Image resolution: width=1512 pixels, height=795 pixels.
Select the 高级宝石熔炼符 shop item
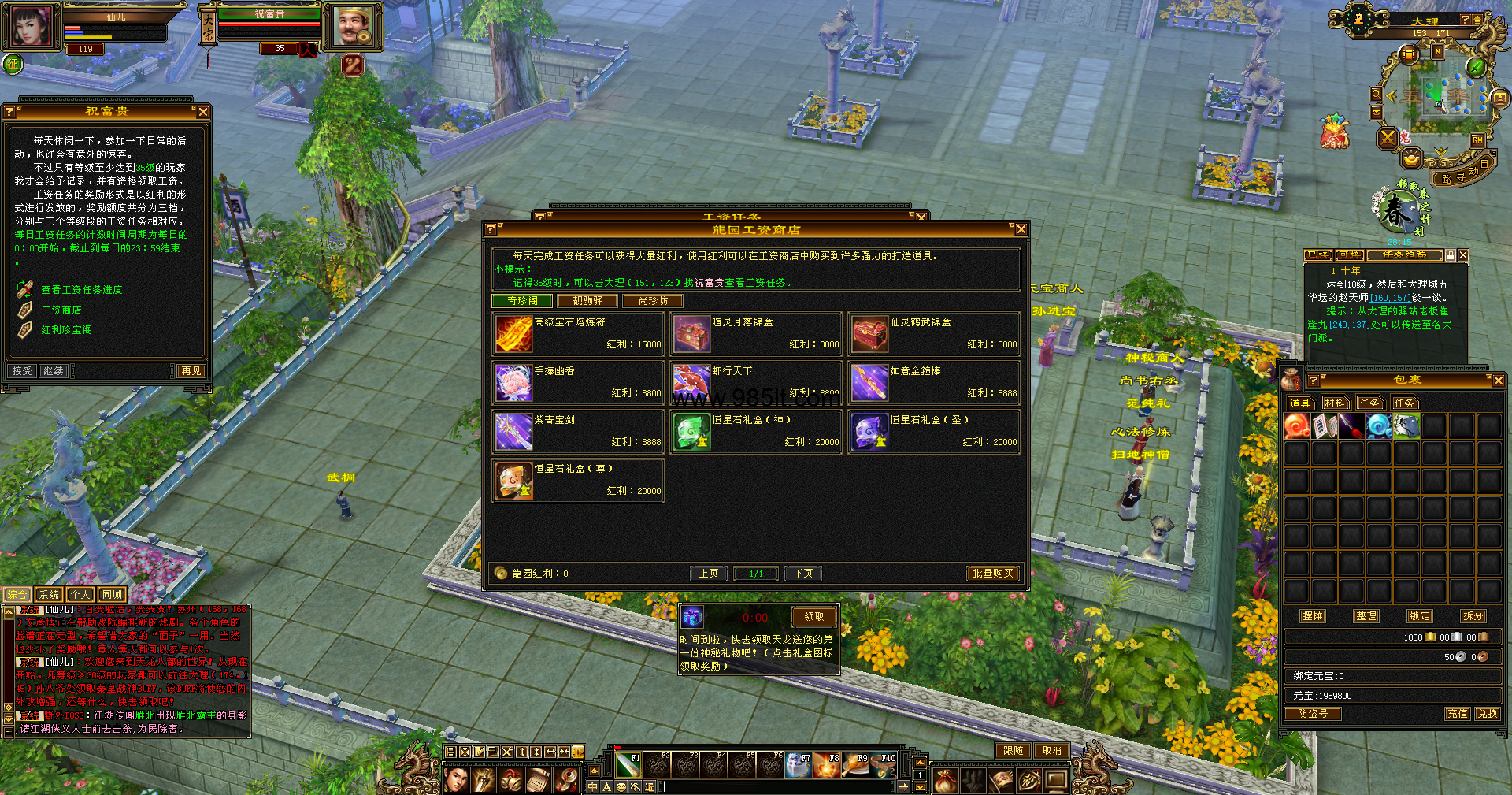[578, 333]
